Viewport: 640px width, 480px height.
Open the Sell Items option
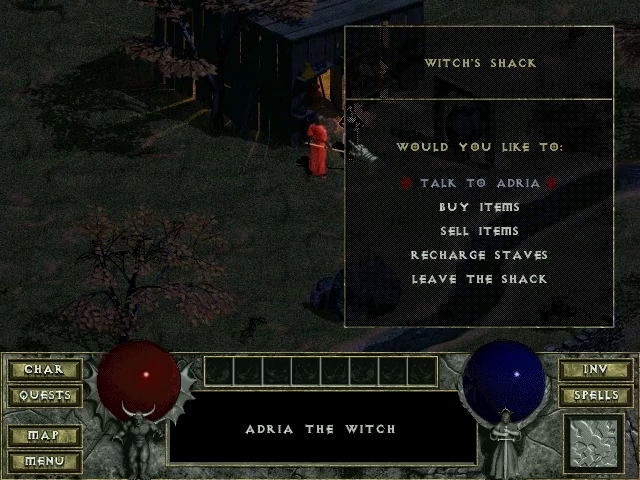(480, 231)
